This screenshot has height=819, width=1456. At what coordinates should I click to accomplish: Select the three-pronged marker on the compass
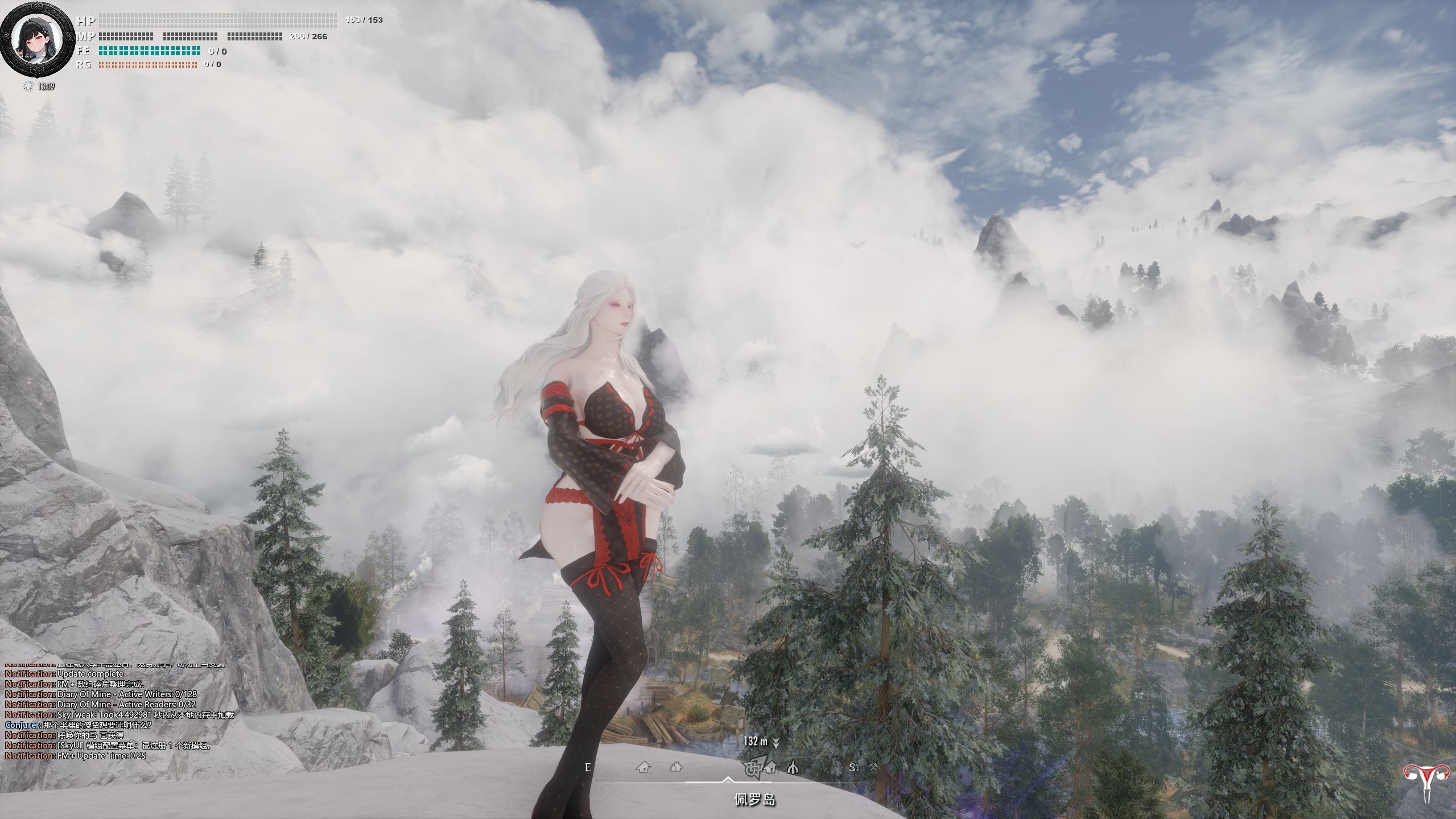(x=793, y=768)
